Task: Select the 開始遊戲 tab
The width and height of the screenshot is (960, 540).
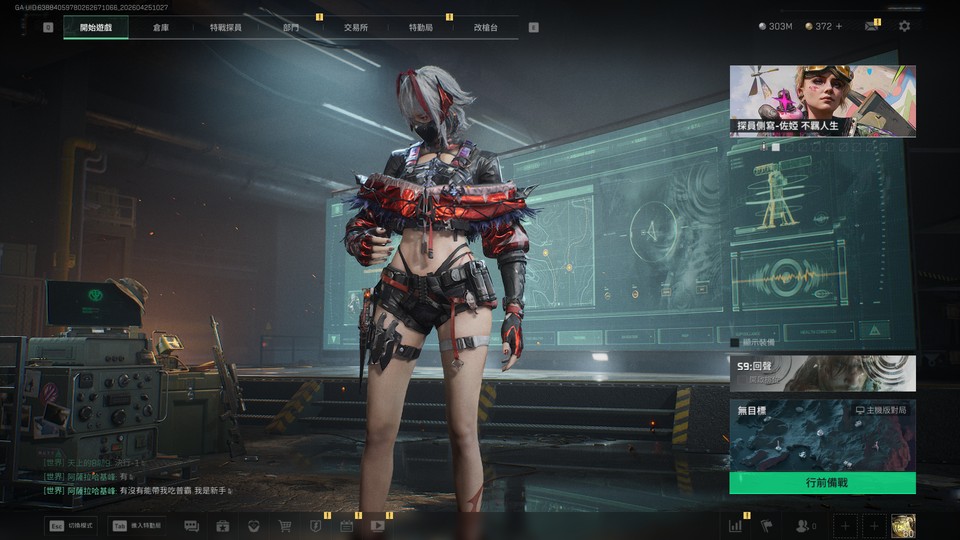Action: click(96, 27)
